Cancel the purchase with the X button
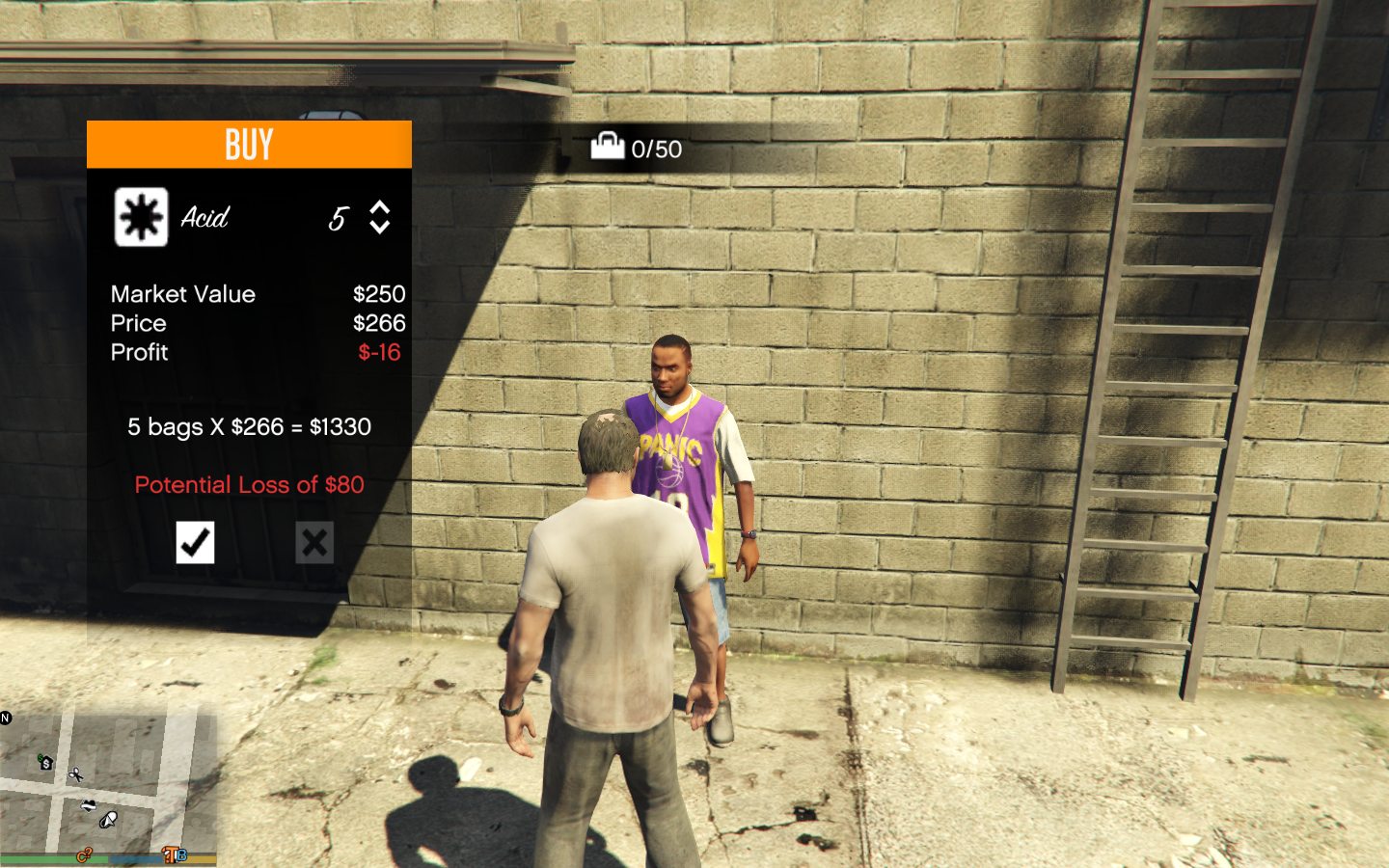Image resolution: width=1389 pixels, height=868 pixels. coord(314,542)
